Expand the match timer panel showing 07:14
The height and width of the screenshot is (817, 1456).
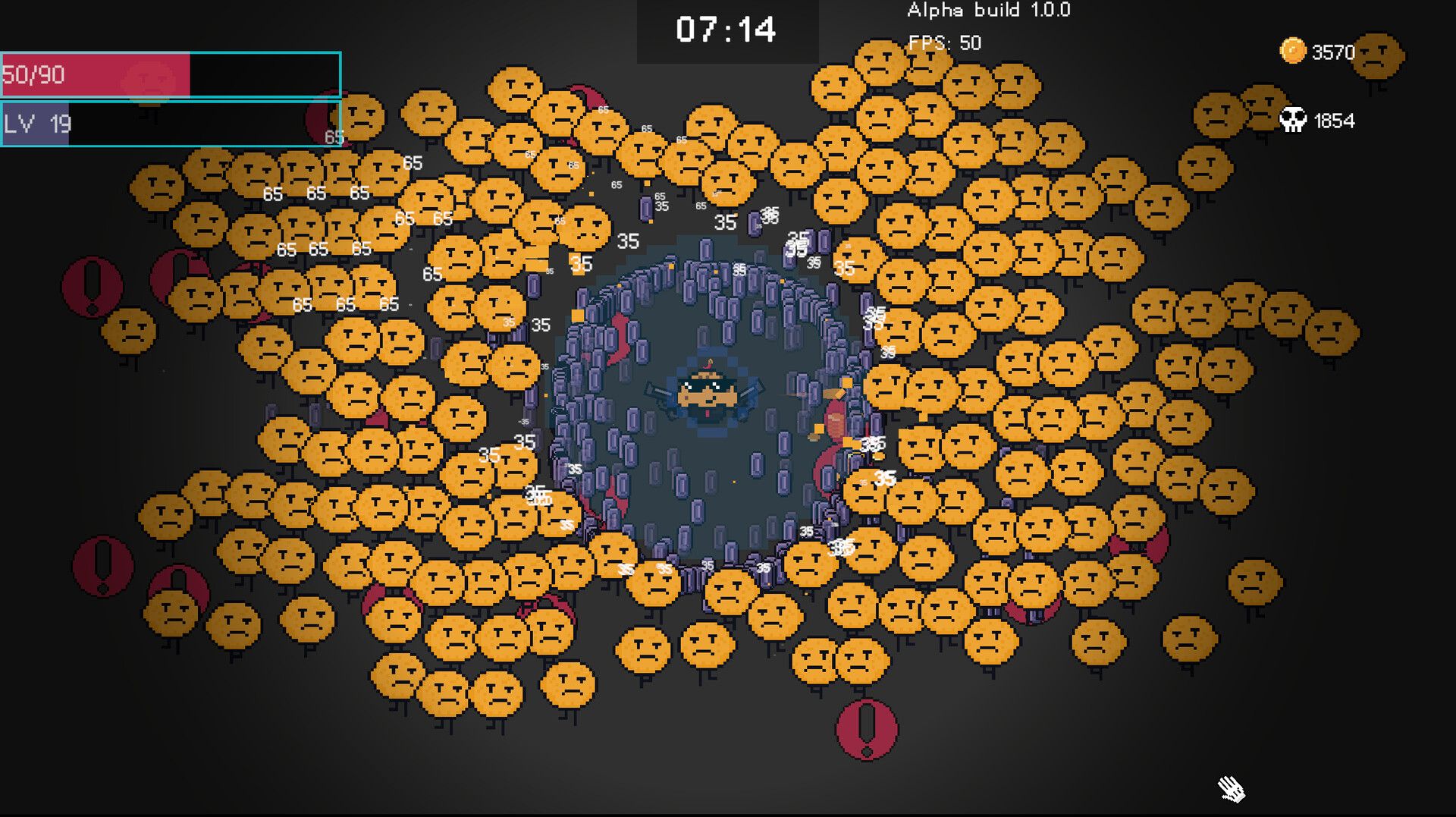click(x=726, y=30)
